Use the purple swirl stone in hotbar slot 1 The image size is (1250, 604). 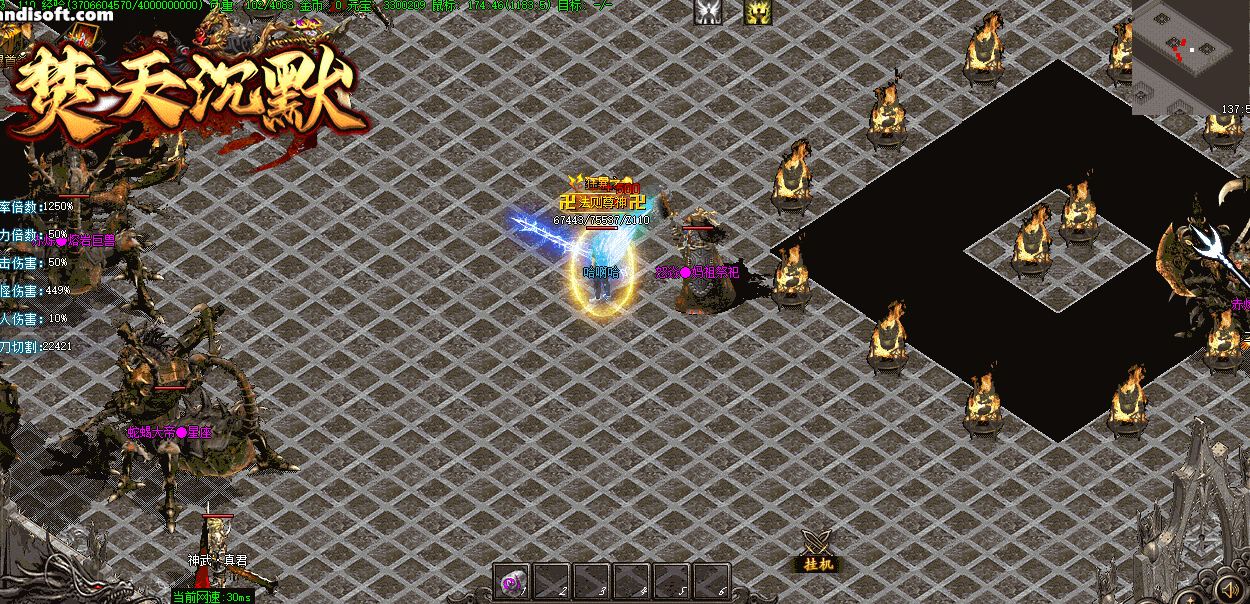512,581
